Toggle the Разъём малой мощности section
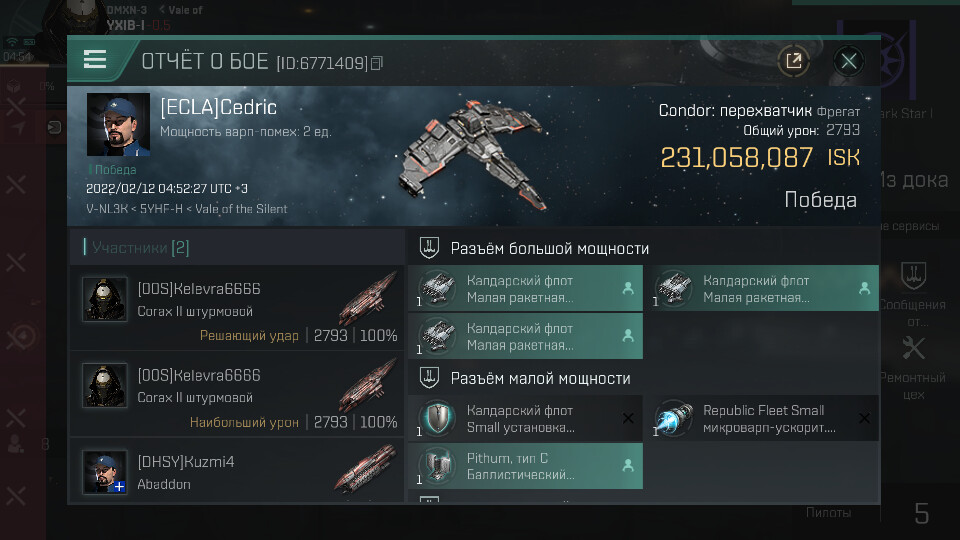 (x=540, y=378)
